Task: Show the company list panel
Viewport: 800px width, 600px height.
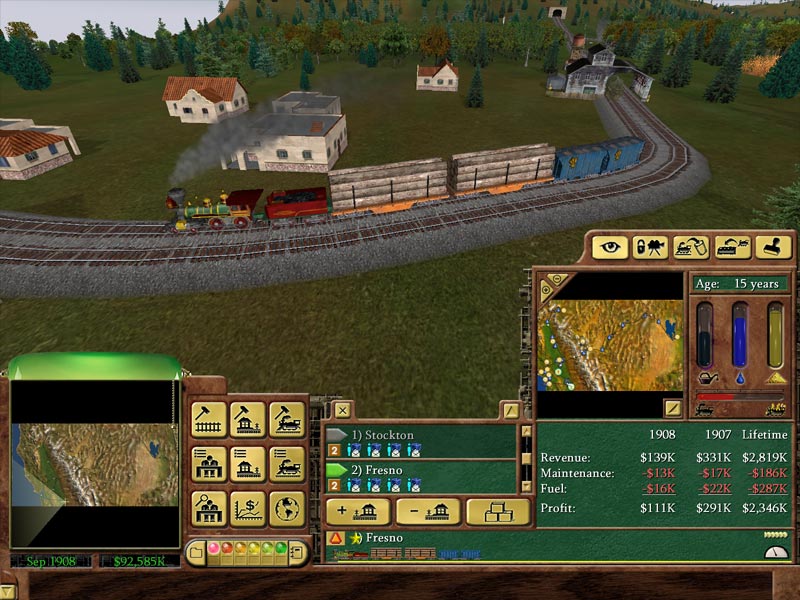Action: 208,464
